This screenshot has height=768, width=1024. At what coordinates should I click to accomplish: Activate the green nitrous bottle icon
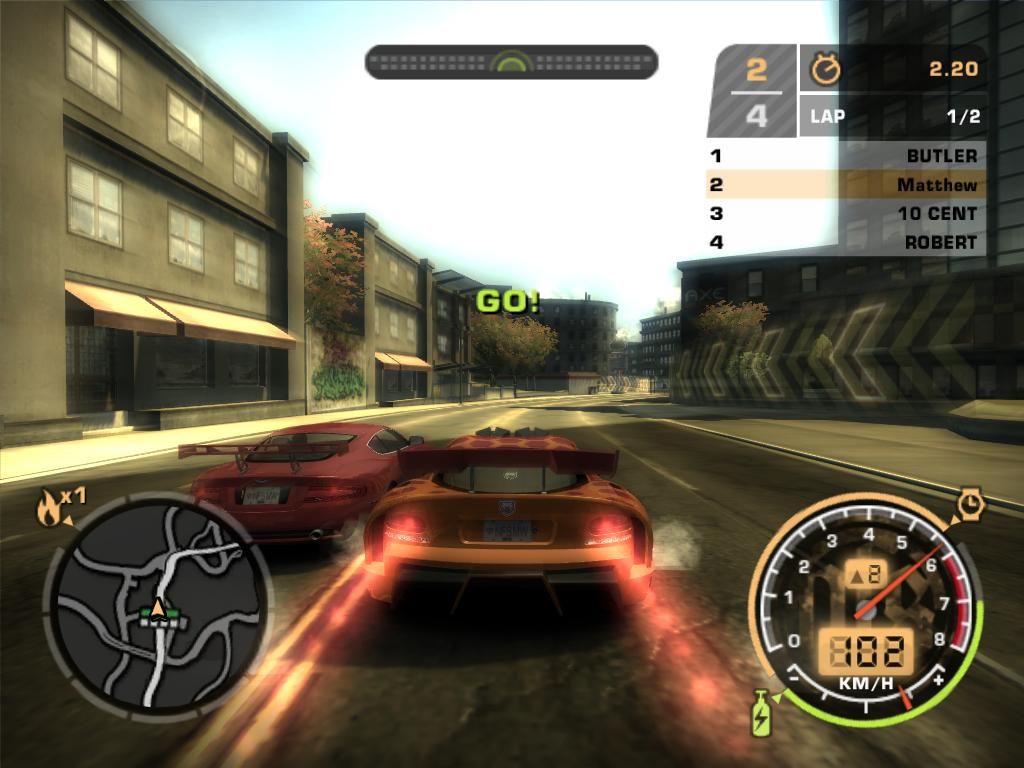pyautogui.click(x=762, y=712)
